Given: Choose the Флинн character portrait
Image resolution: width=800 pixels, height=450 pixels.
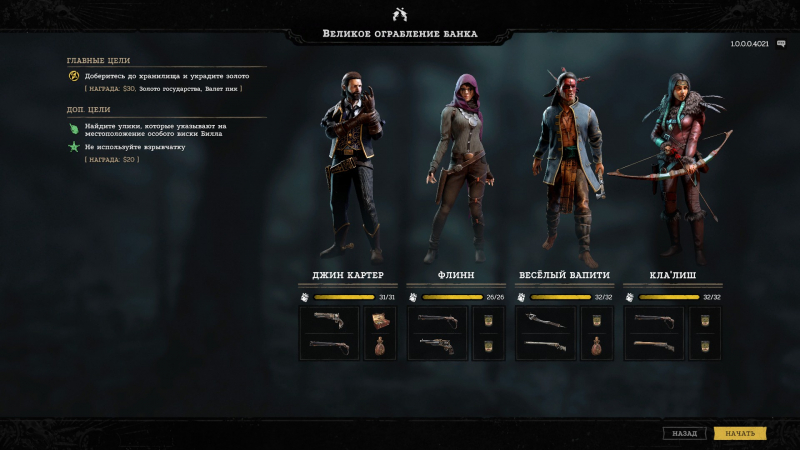Looking at the screenshot, I should point(457,165).
